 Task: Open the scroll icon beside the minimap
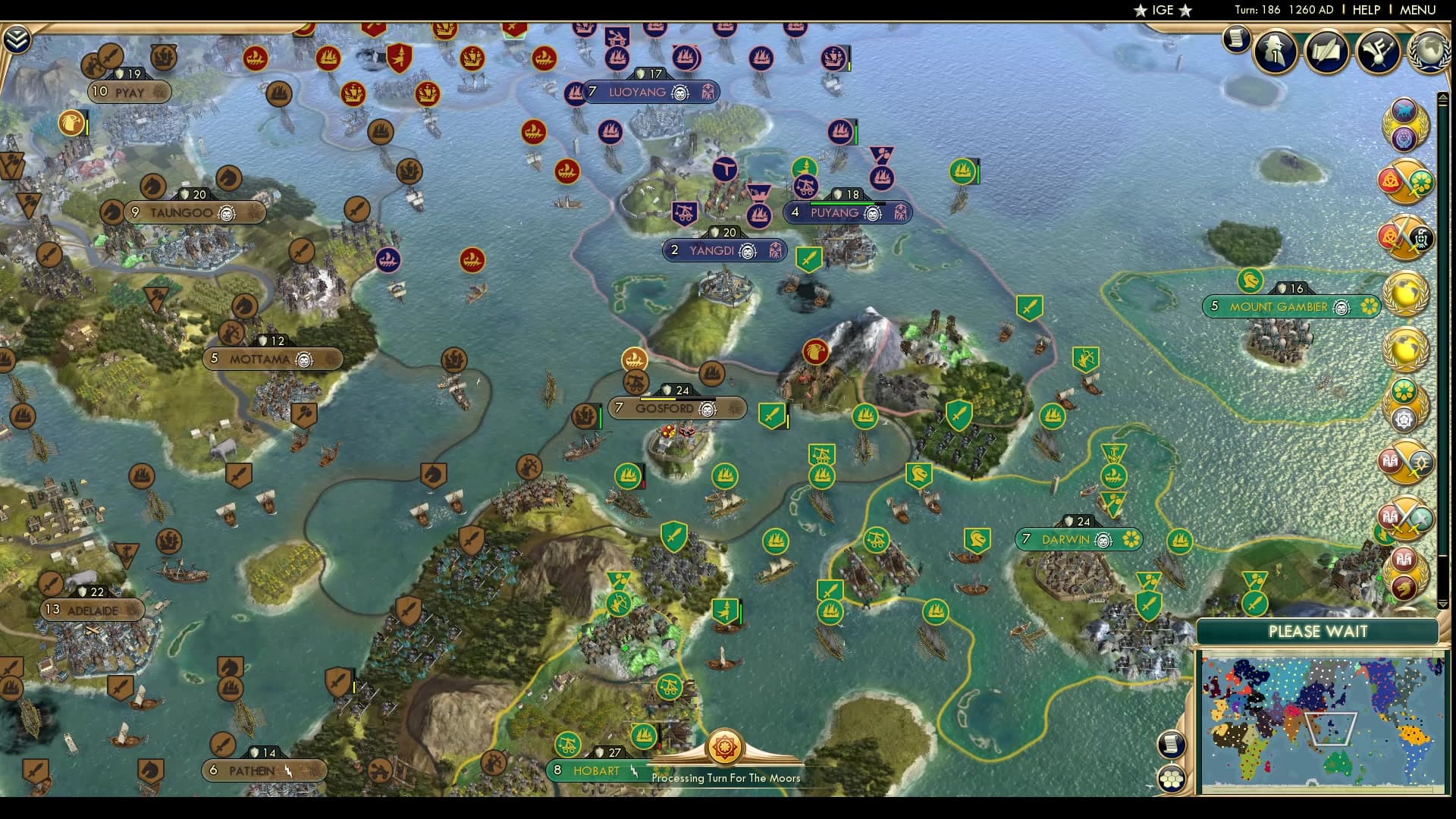click(1172, 744)
